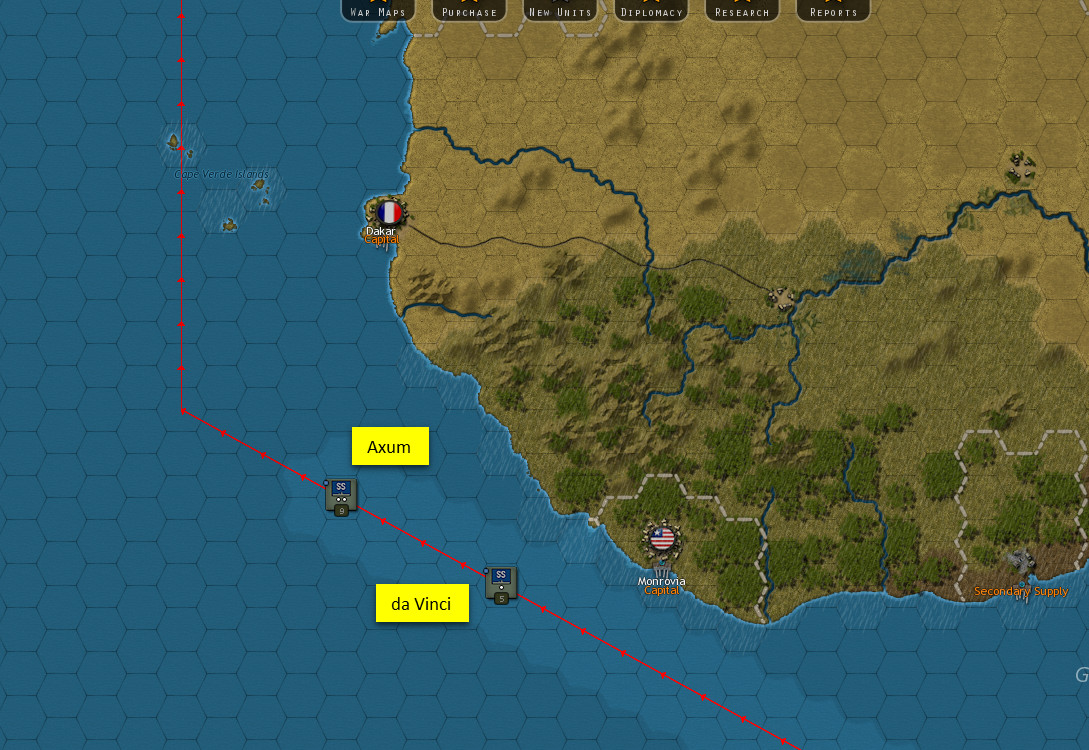The height and width of the screenshot is (750, 1089).
Task: Open the Diplomacy screen
Action: pyautogui.click(x=651, y=11)
